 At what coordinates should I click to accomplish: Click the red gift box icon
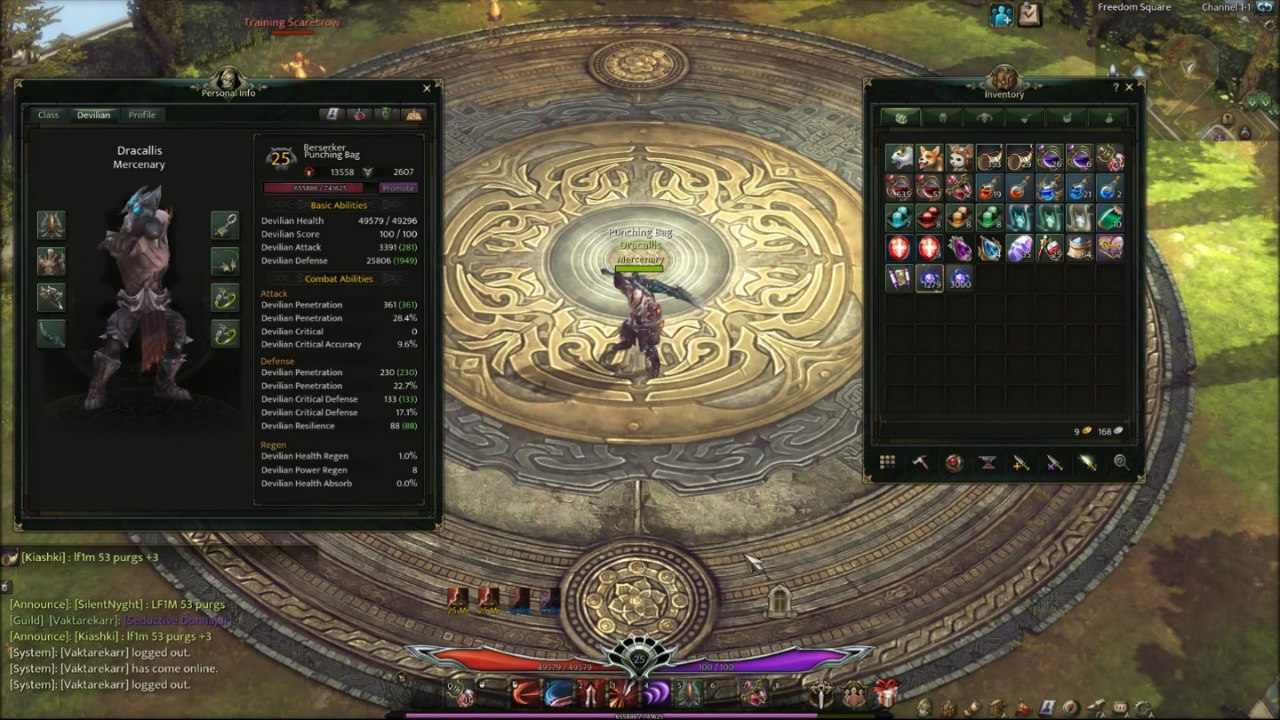click(886, 692)
